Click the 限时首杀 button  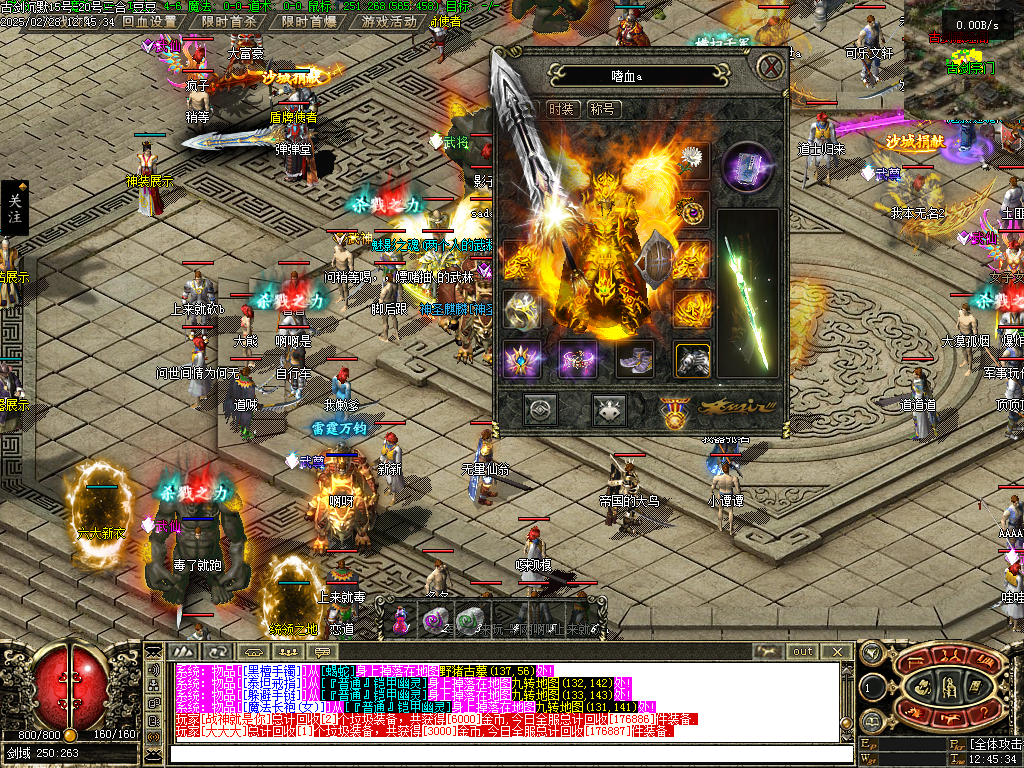pos(228,22)
